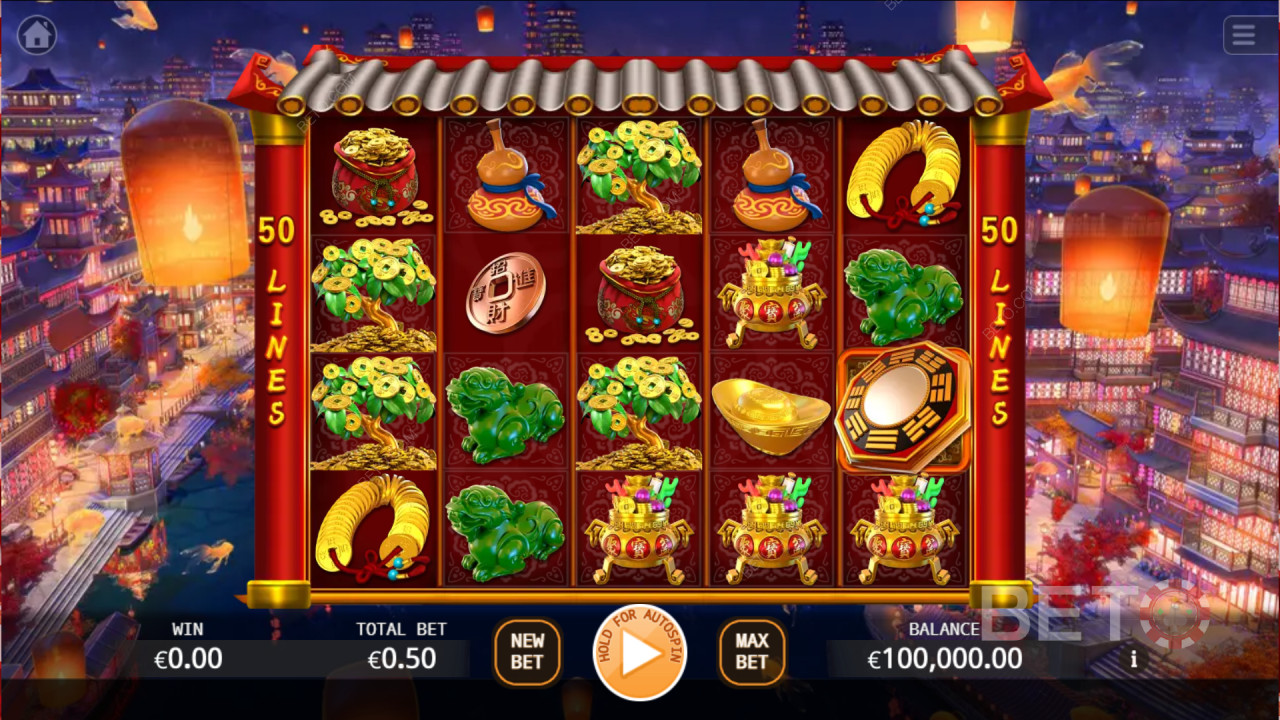Screen dimensions: 1280x720
Task: Click the WIN amount display
Action: 190,658
